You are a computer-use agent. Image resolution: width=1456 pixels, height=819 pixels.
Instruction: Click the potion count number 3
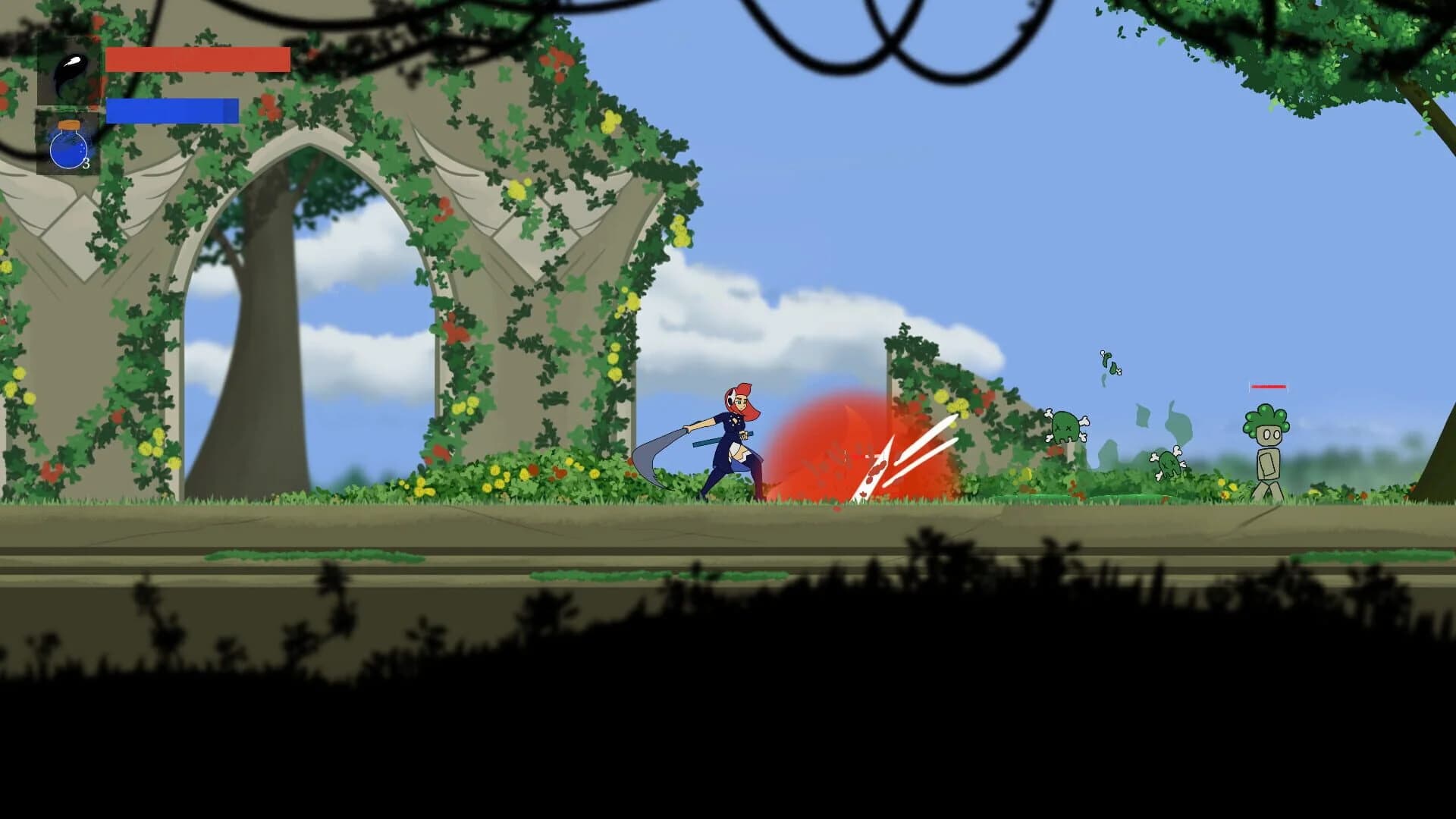pos(86,162)
